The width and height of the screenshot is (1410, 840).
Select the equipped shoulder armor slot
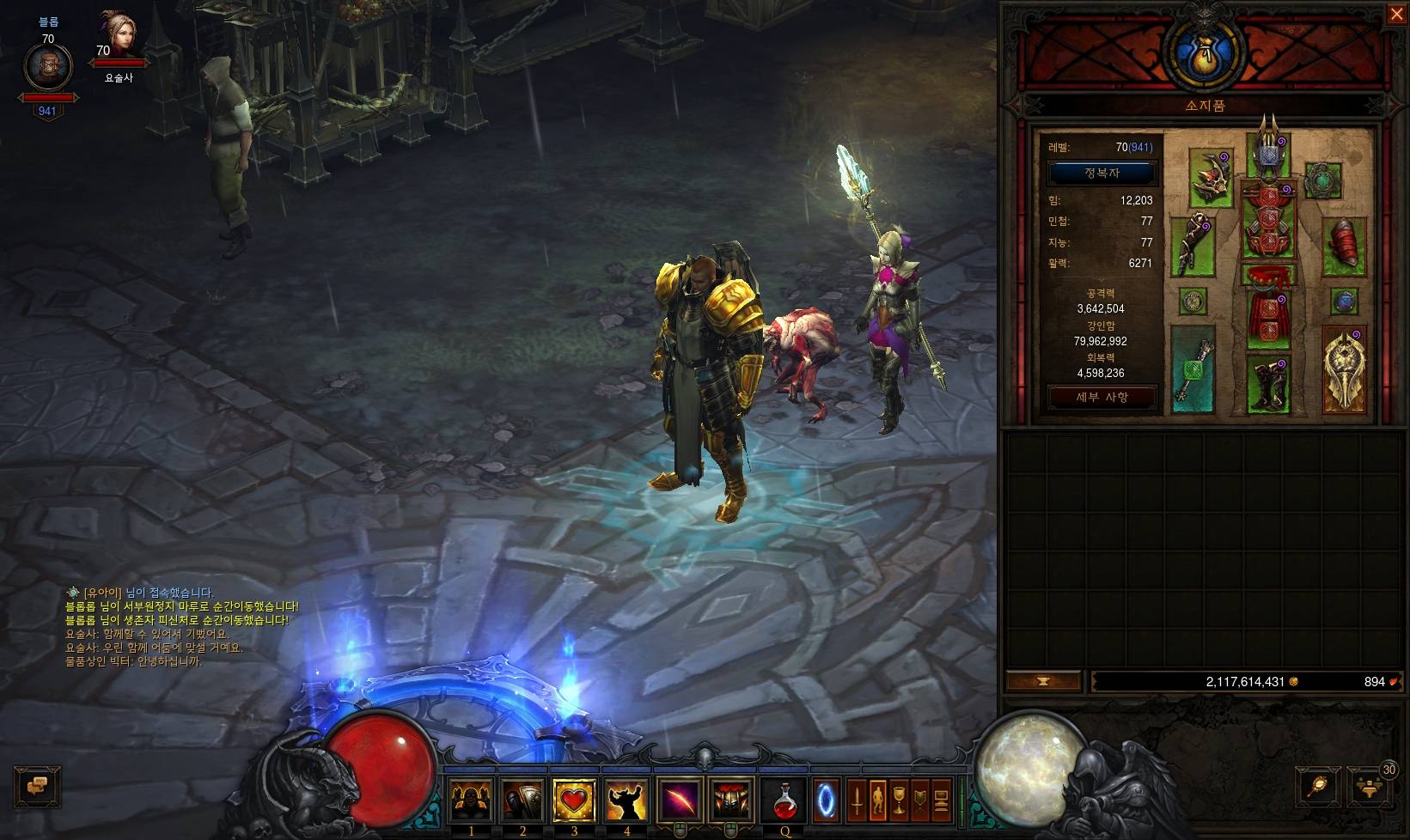(1211, 178)
